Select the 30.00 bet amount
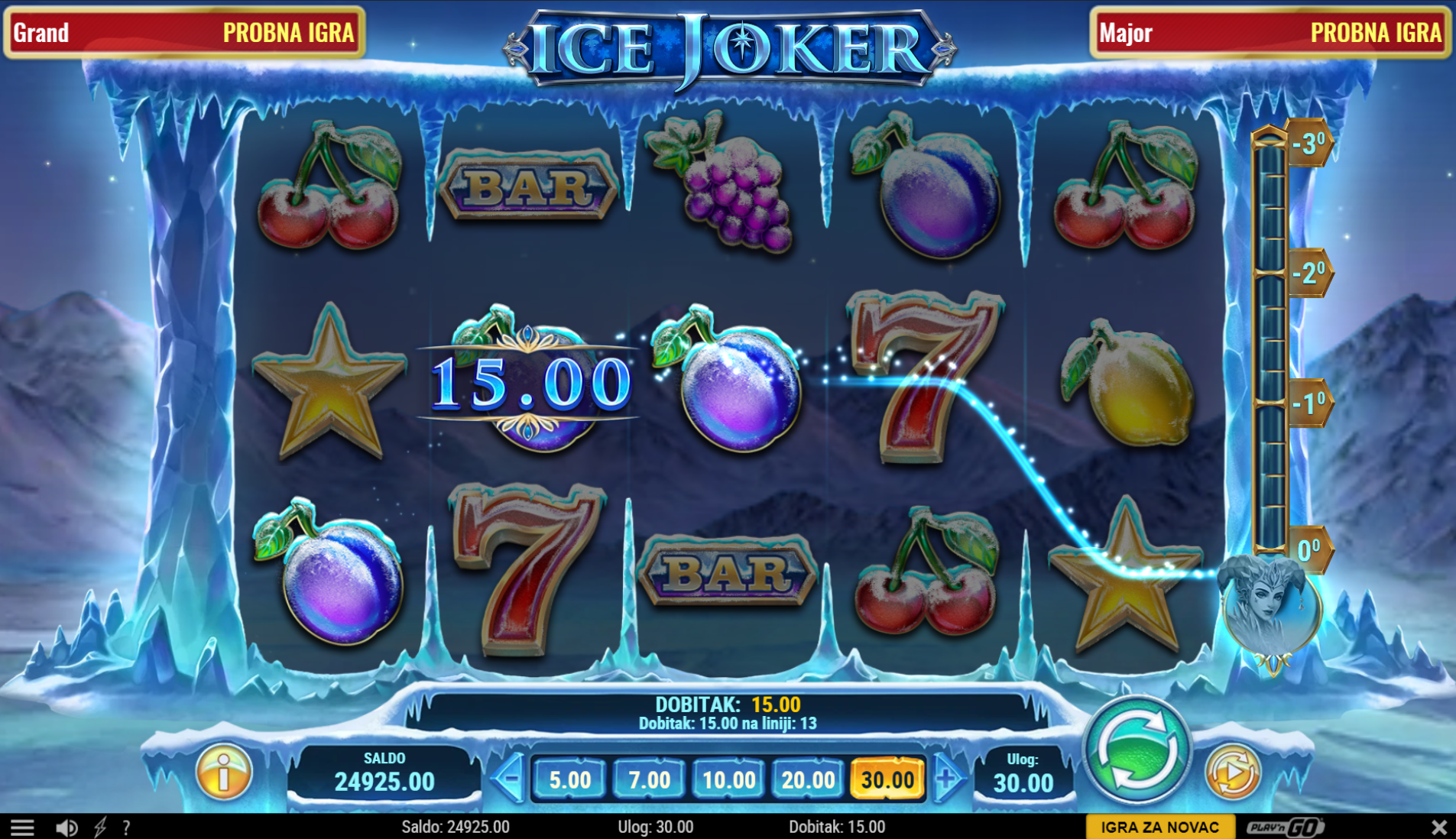 point(887,779)
